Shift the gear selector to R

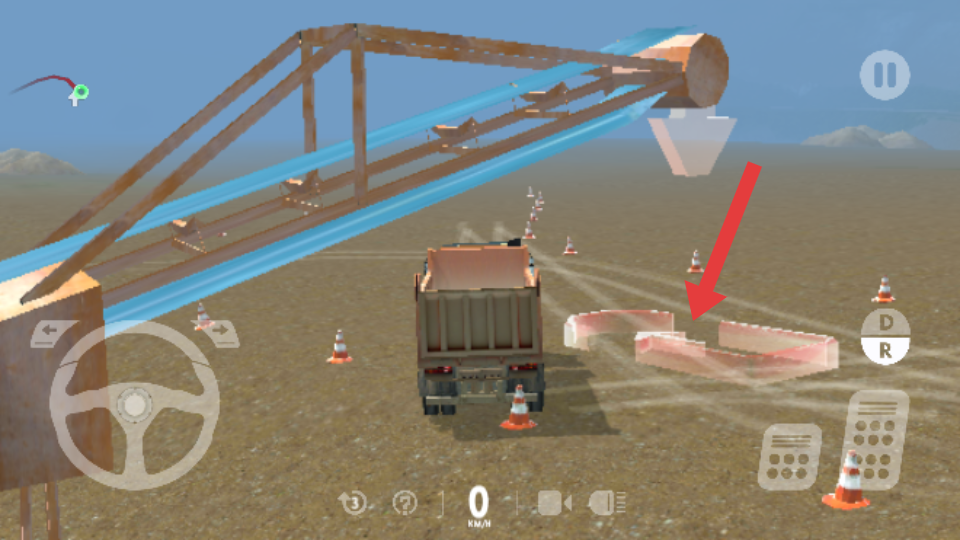coord(885,350)
